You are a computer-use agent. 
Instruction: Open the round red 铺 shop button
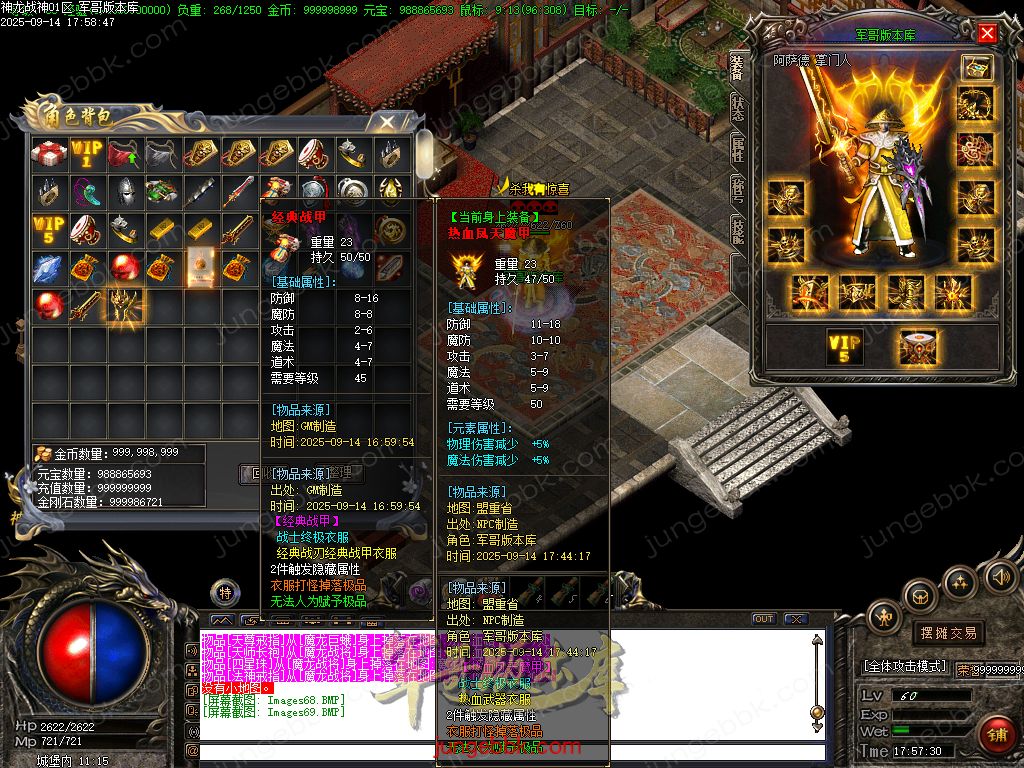coord(997,735)
